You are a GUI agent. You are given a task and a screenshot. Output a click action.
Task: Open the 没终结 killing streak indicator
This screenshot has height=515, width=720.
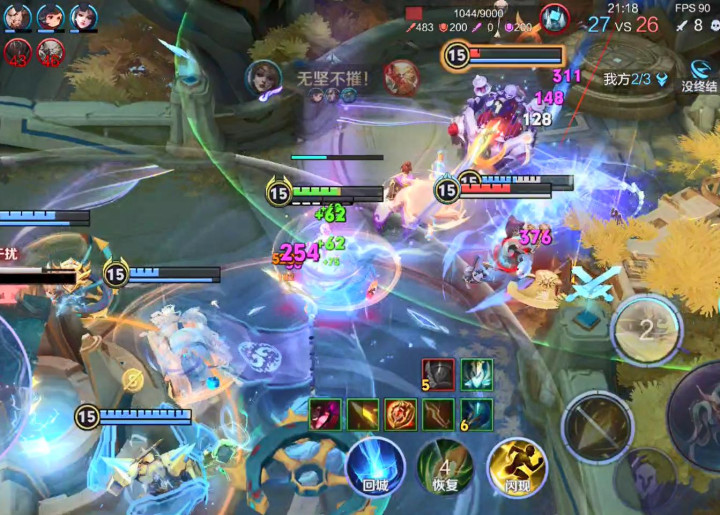(x=699, y=75)
